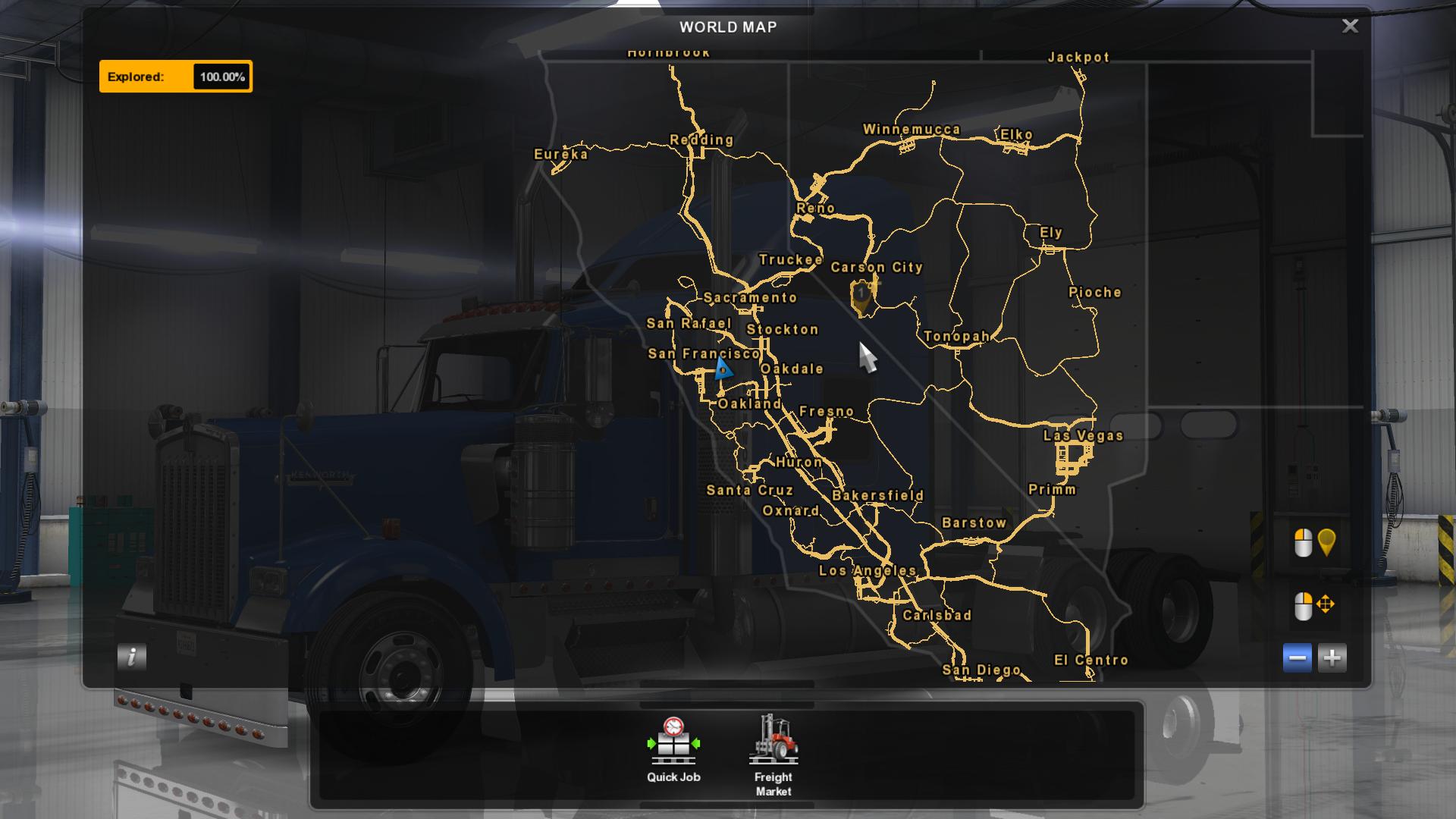Select Tonopah on the map

(956, 337)
